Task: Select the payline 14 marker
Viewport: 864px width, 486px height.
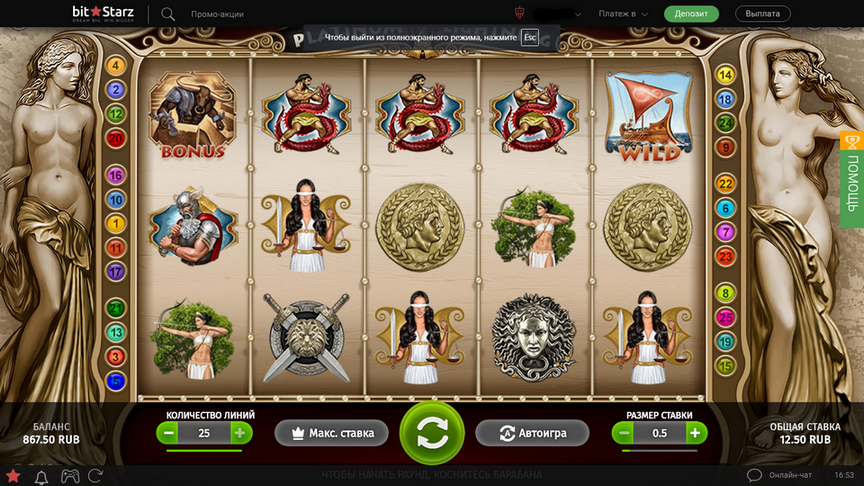Action: click(x=726, y=75)
